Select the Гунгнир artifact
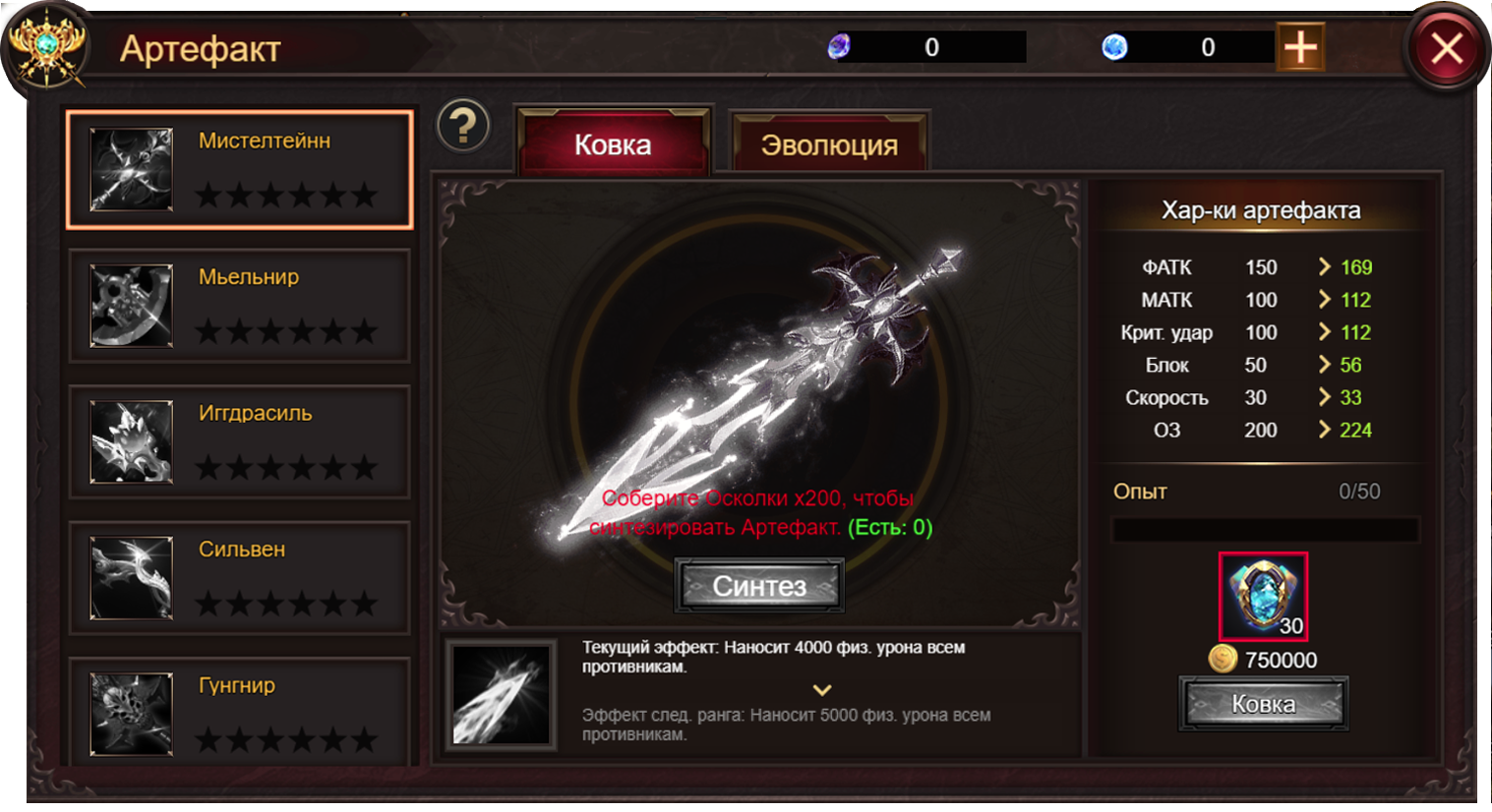 coord(239,713)
